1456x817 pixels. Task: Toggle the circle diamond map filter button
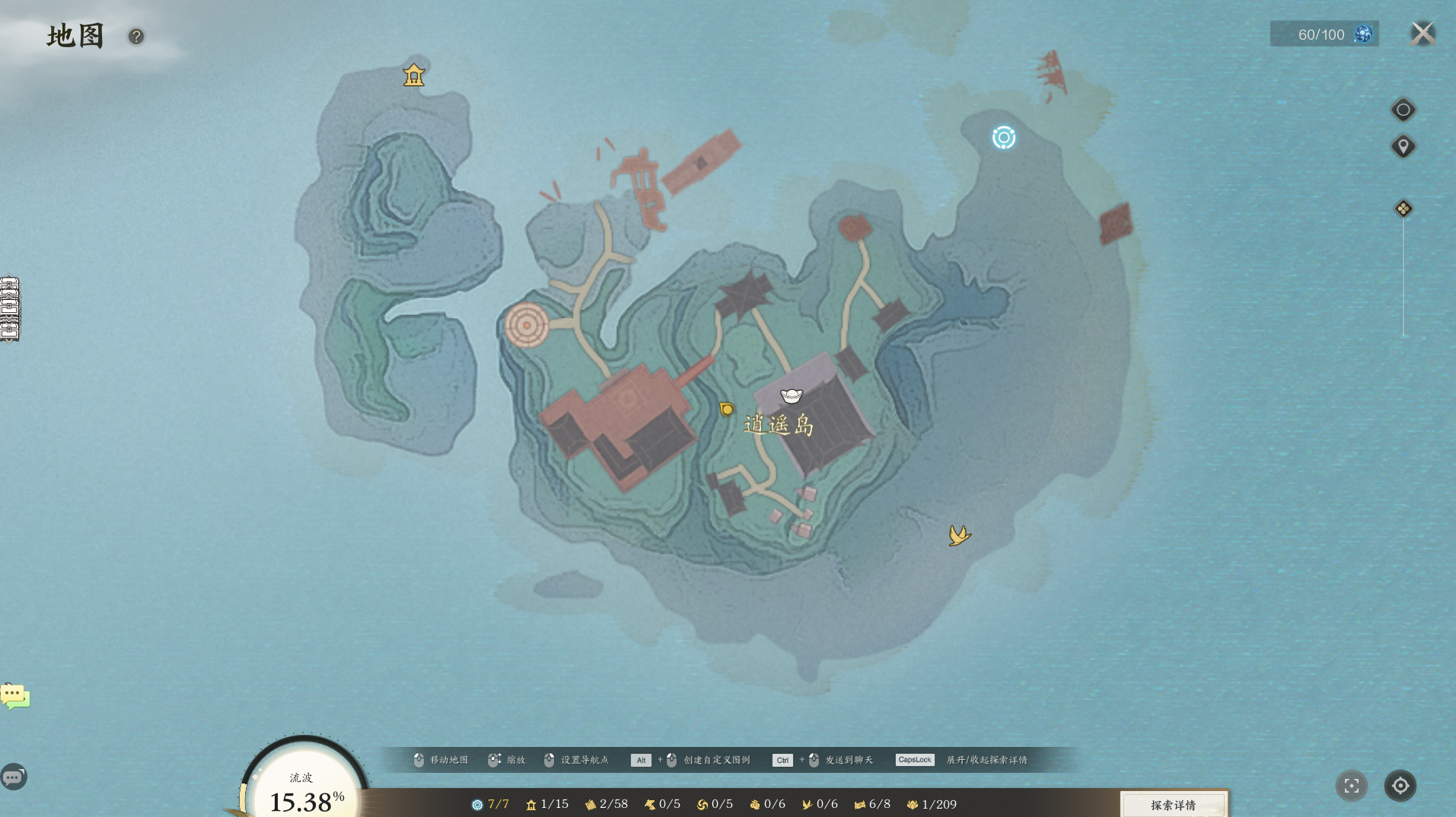point(1403,110)
